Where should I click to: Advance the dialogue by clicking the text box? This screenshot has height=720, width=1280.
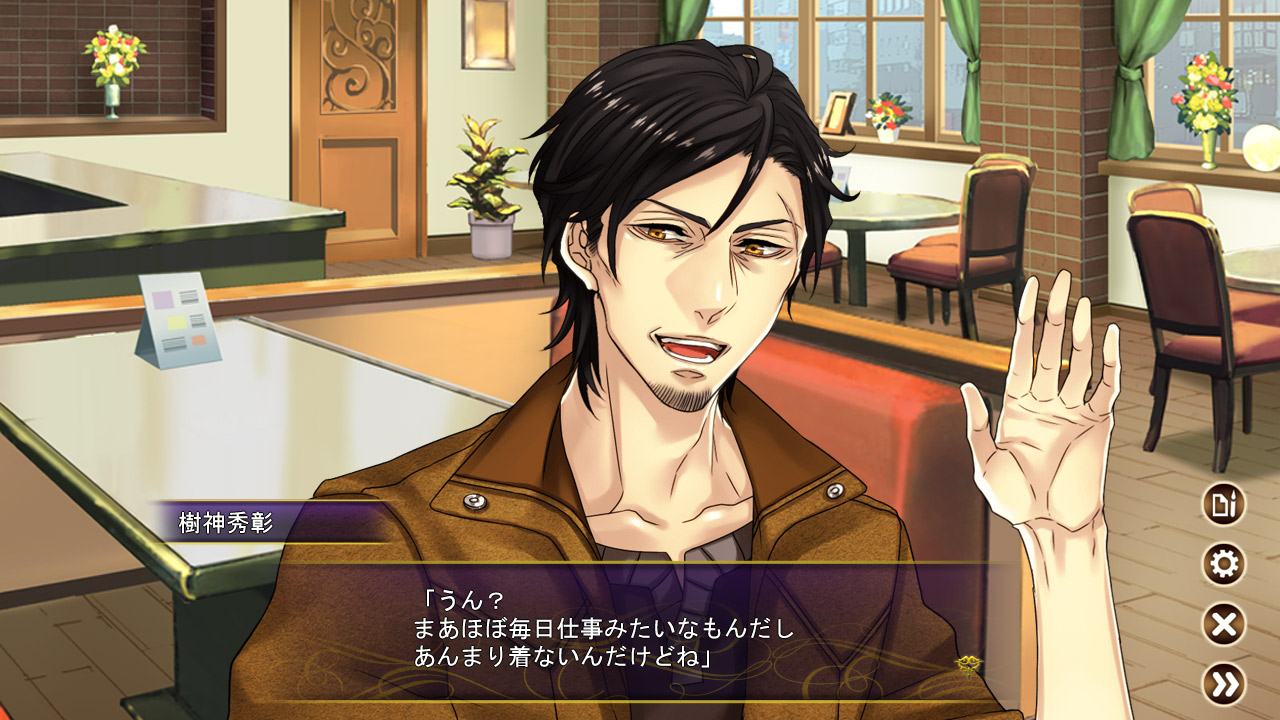[x=640, y=630]
